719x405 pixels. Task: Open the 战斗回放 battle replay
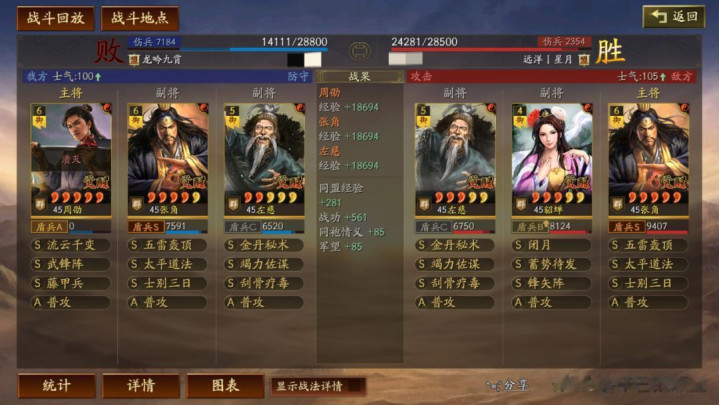pos(56,18)
